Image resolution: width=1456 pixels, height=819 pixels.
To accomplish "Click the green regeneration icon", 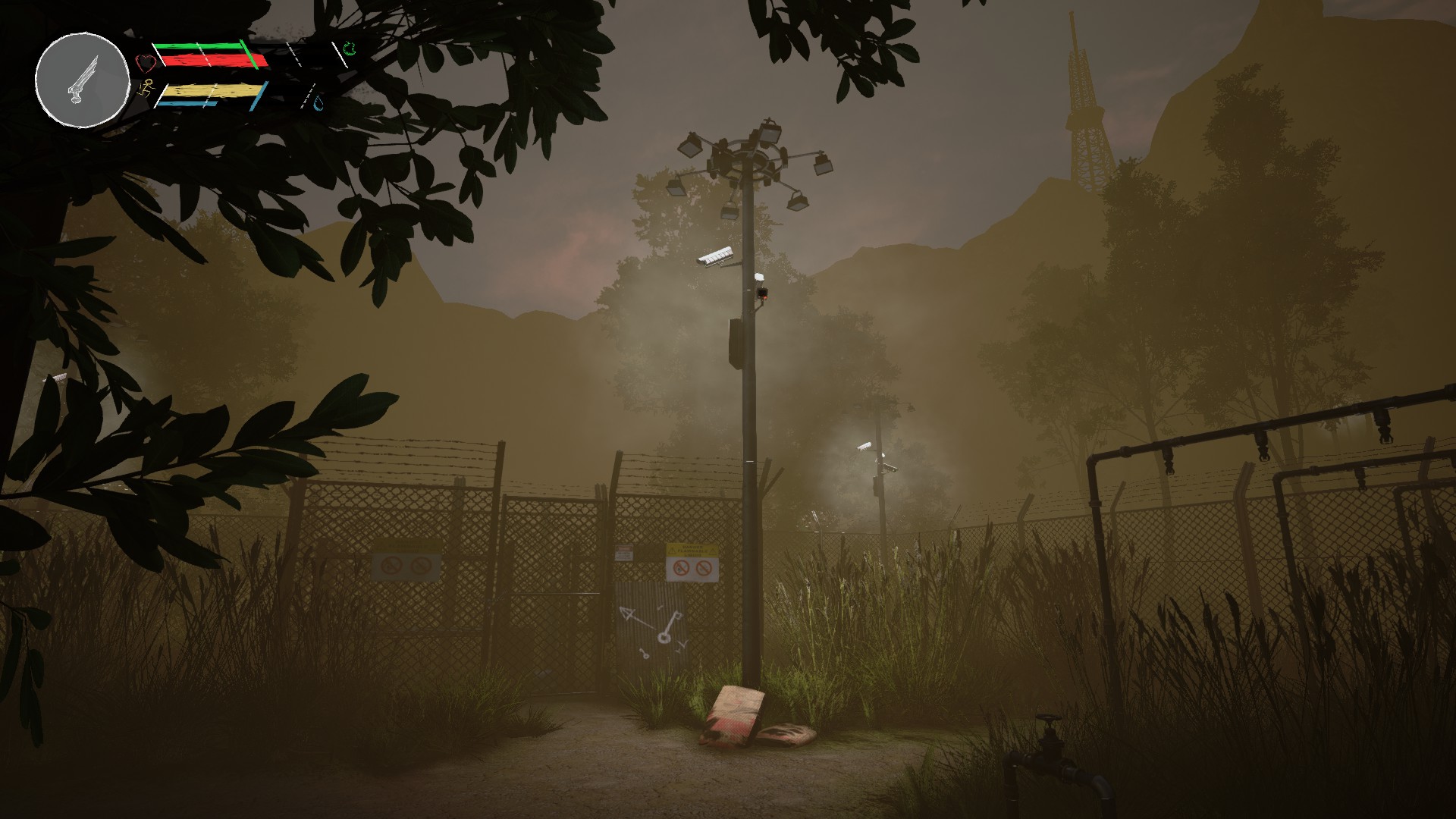I will pos(349,48).
